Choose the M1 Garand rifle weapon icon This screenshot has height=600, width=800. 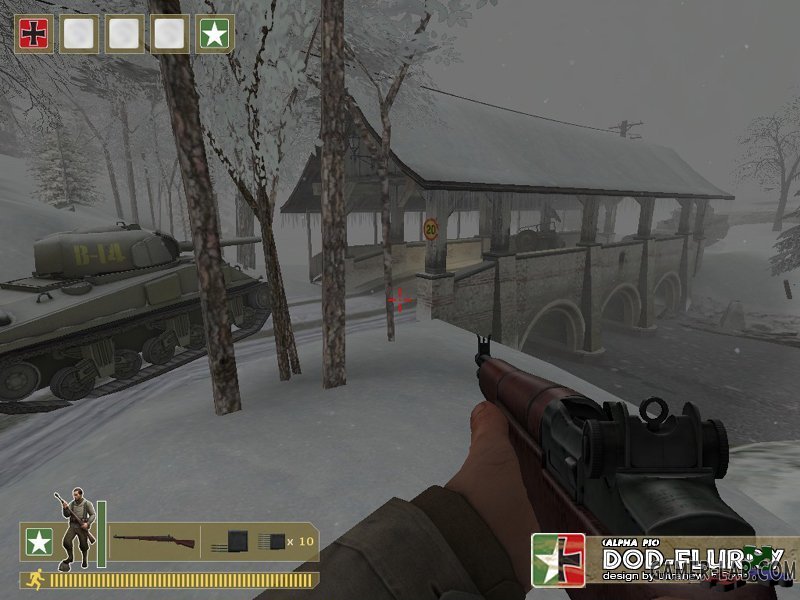(x=154, y=542)
